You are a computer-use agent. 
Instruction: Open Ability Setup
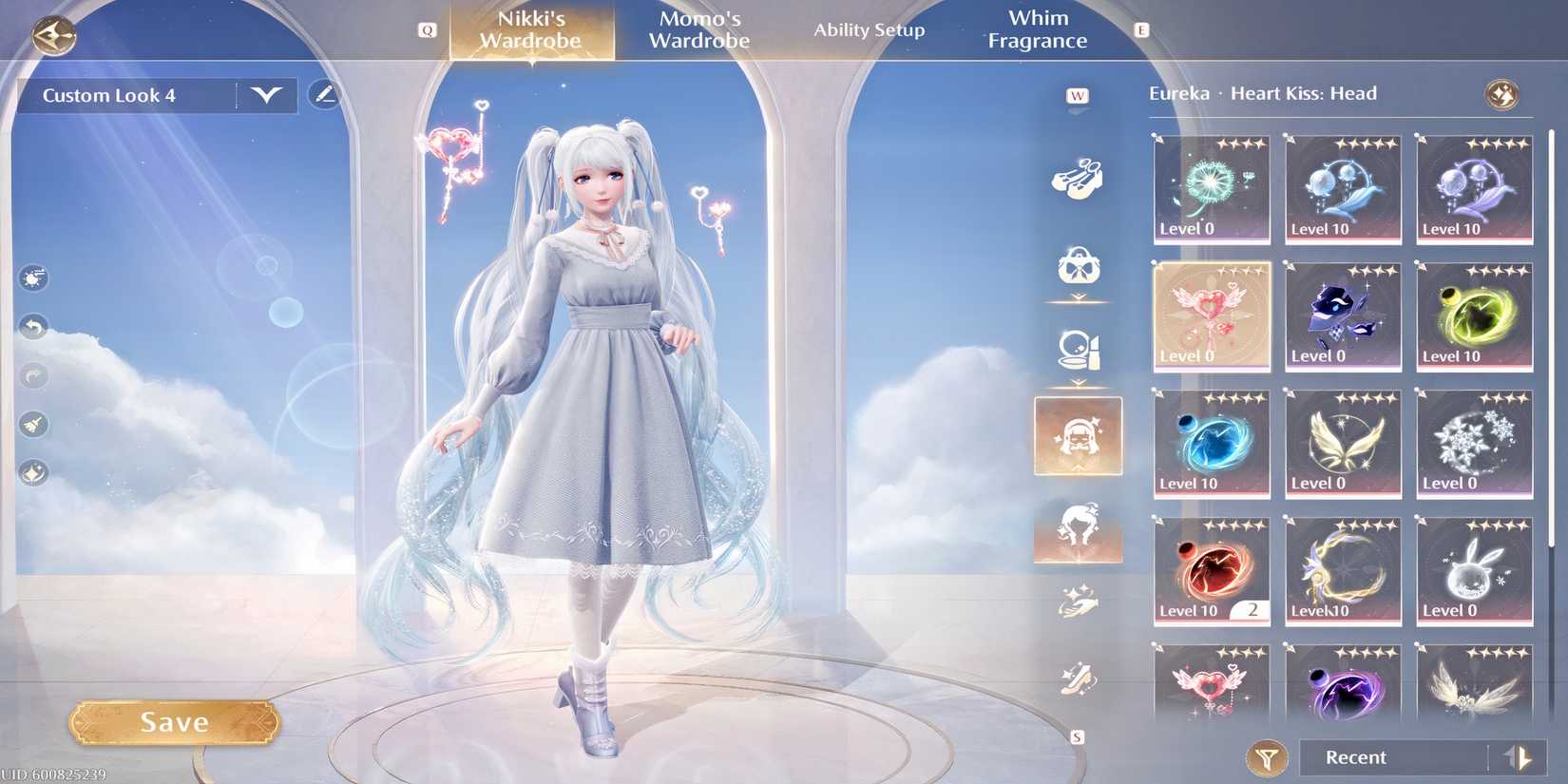pos(870,29)
